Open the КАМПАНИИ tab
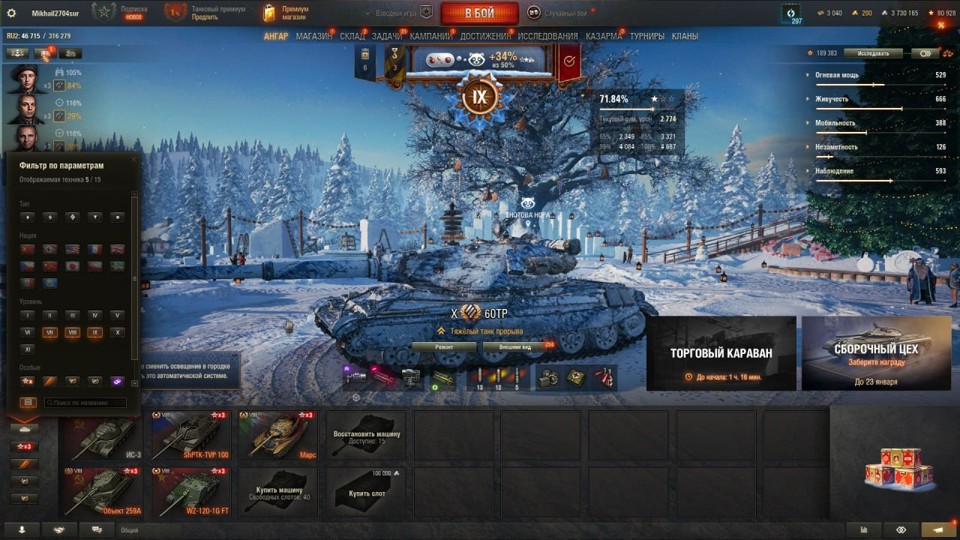 point(431,36)
